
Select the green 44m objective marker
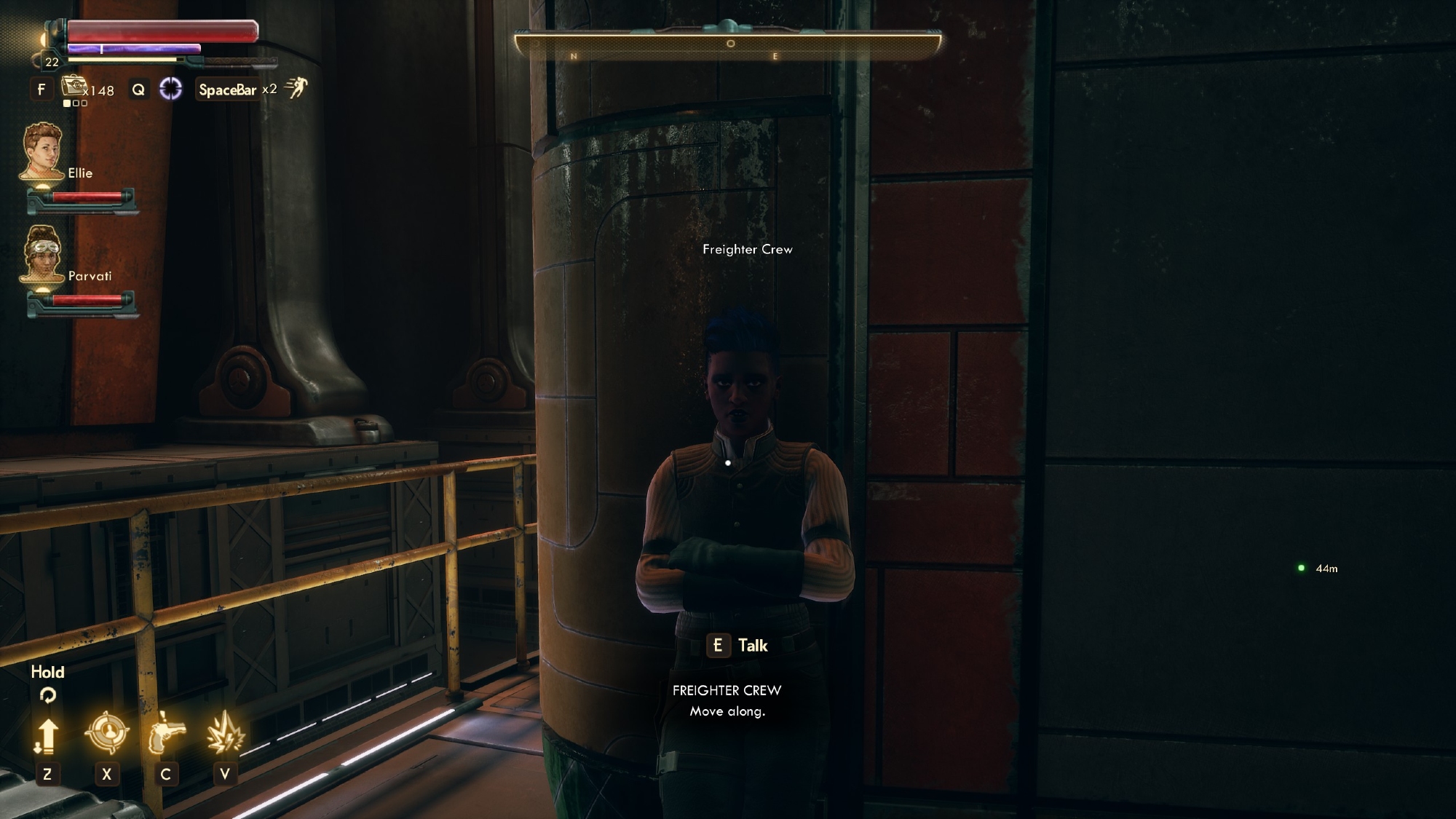[x=1301, y=568]
